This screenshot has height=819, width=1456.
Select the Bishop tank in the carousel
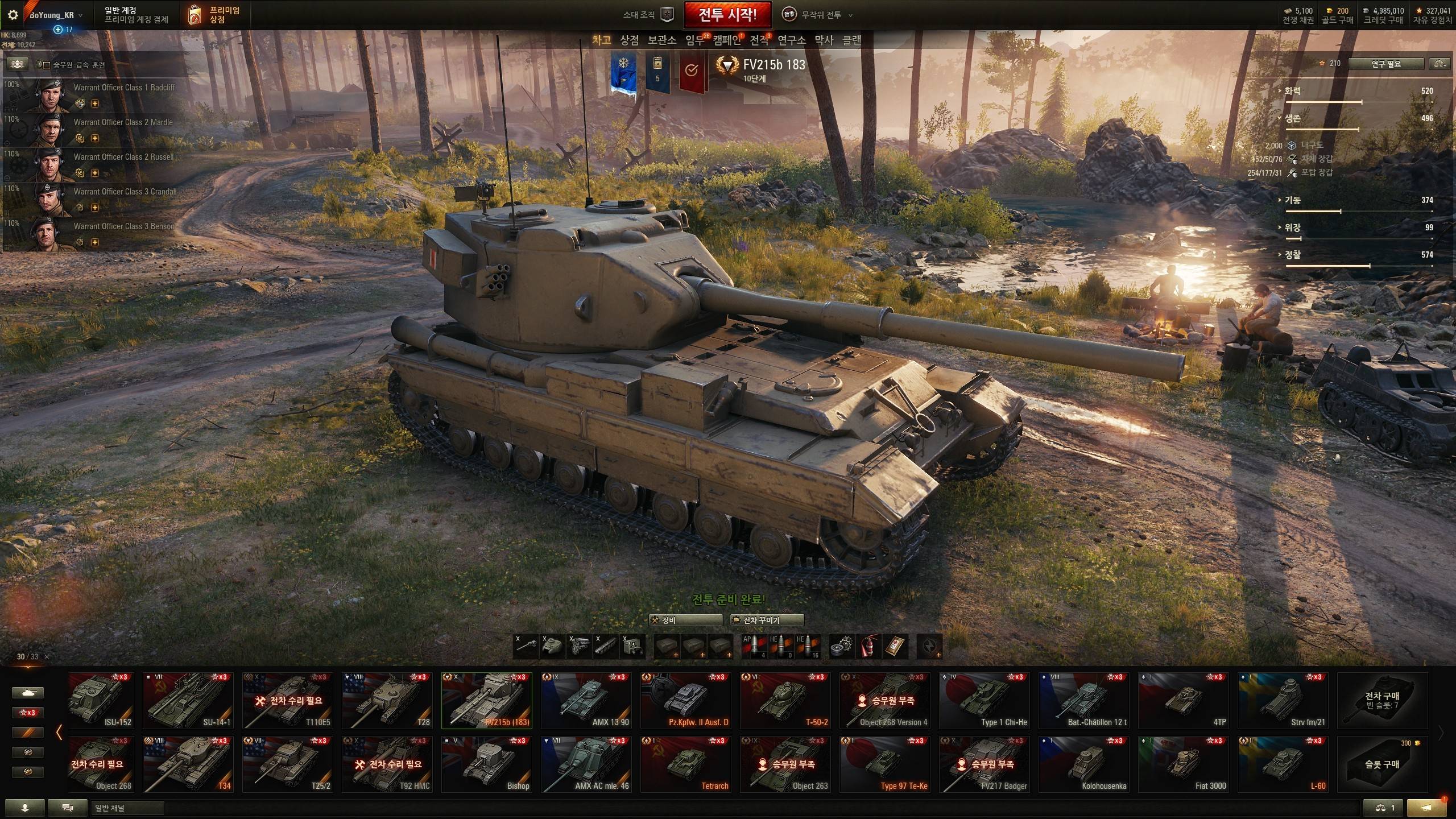[x=486, y=764]
